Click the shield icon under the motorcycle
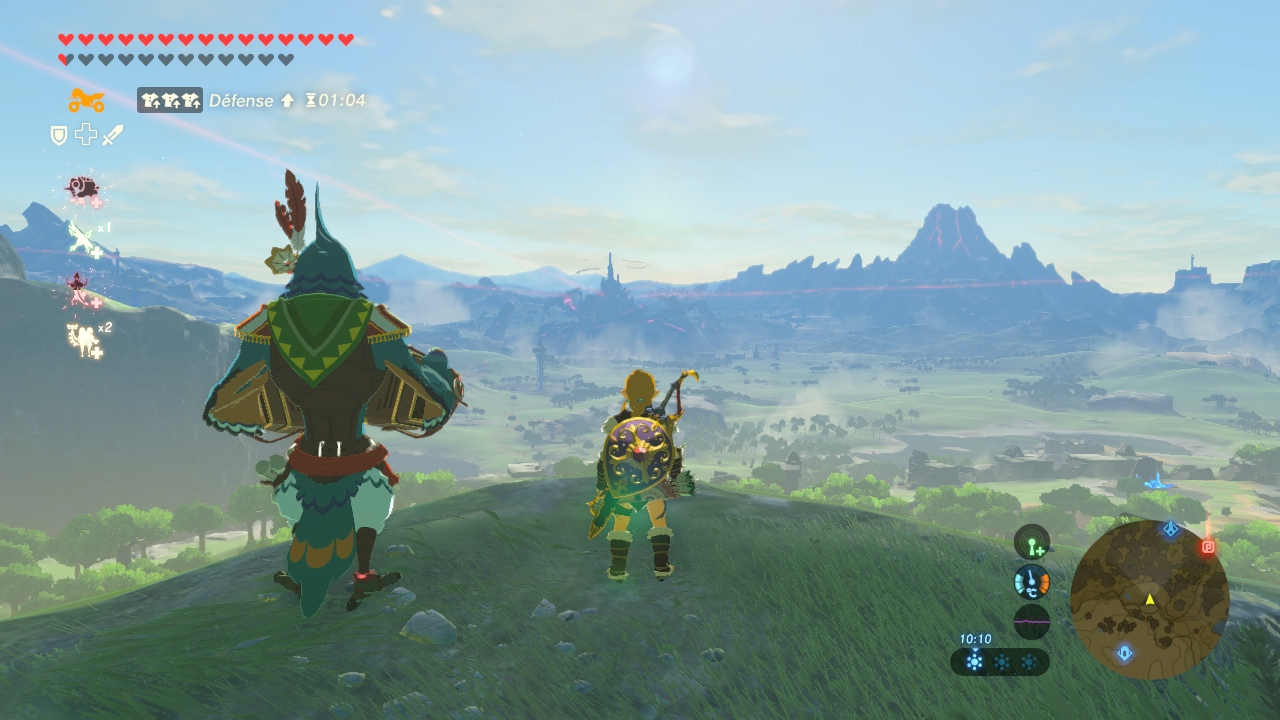 click(59, 135)
